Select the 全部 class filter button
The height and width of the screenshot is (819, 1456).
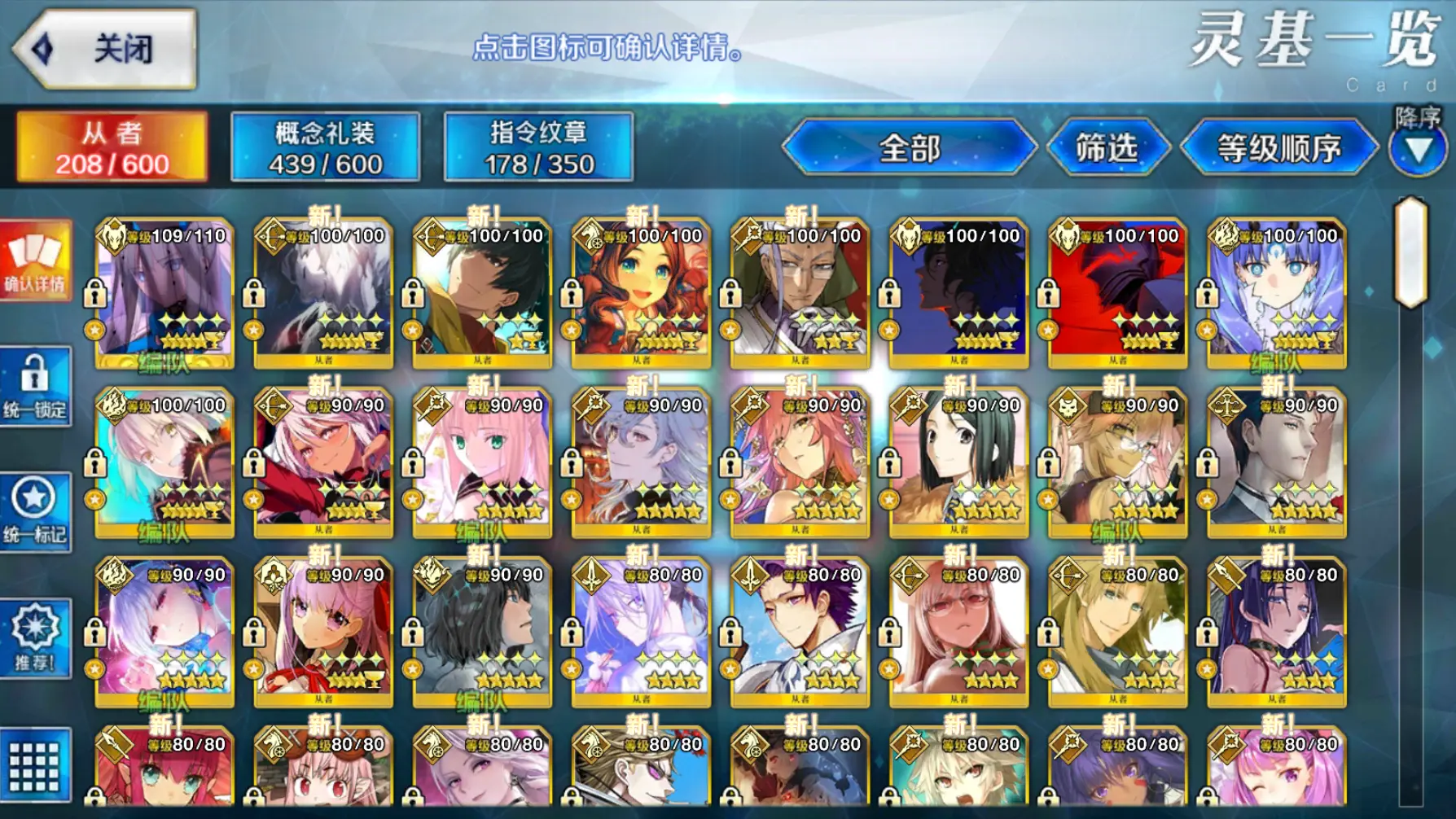point(909,148)
